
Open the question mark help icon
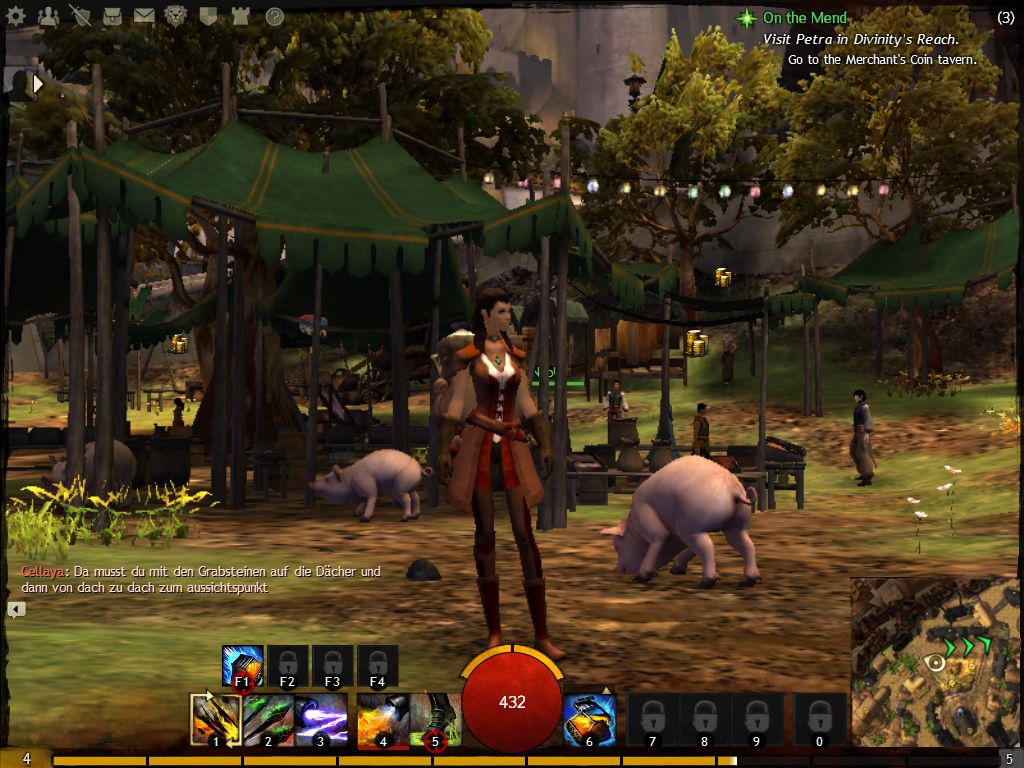273,16
